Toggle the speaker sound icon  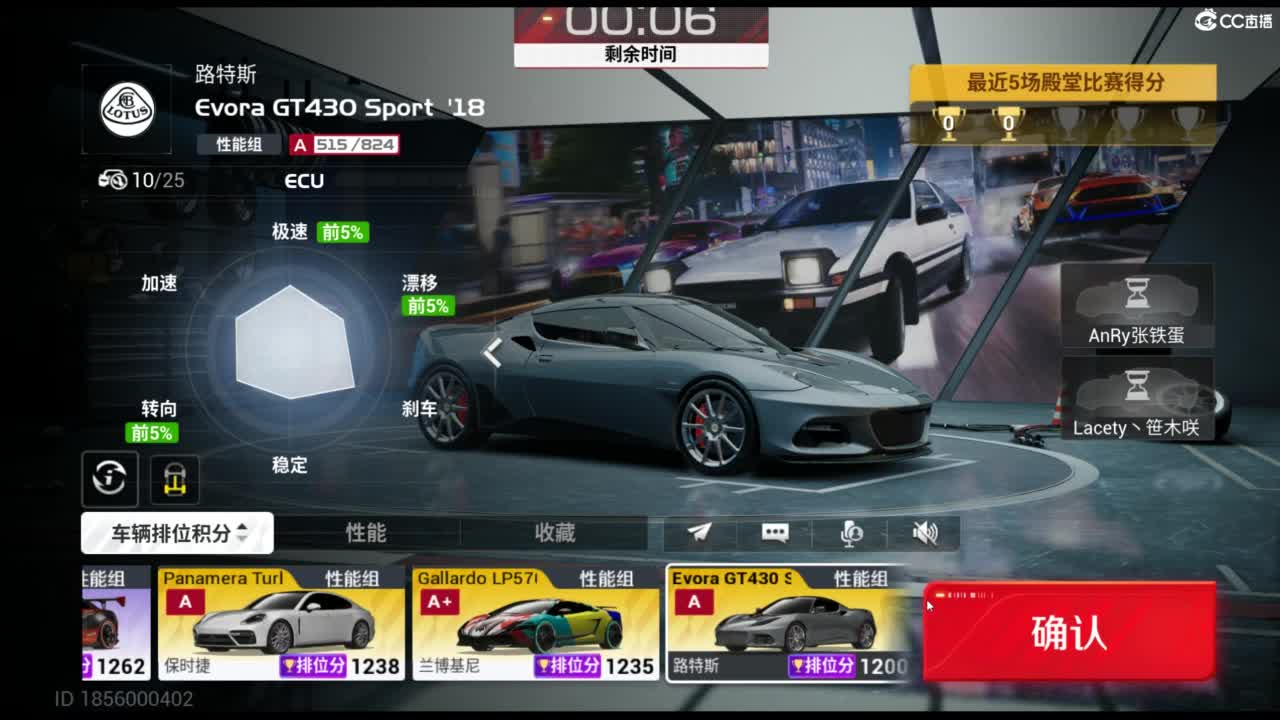tap(925, 533)
